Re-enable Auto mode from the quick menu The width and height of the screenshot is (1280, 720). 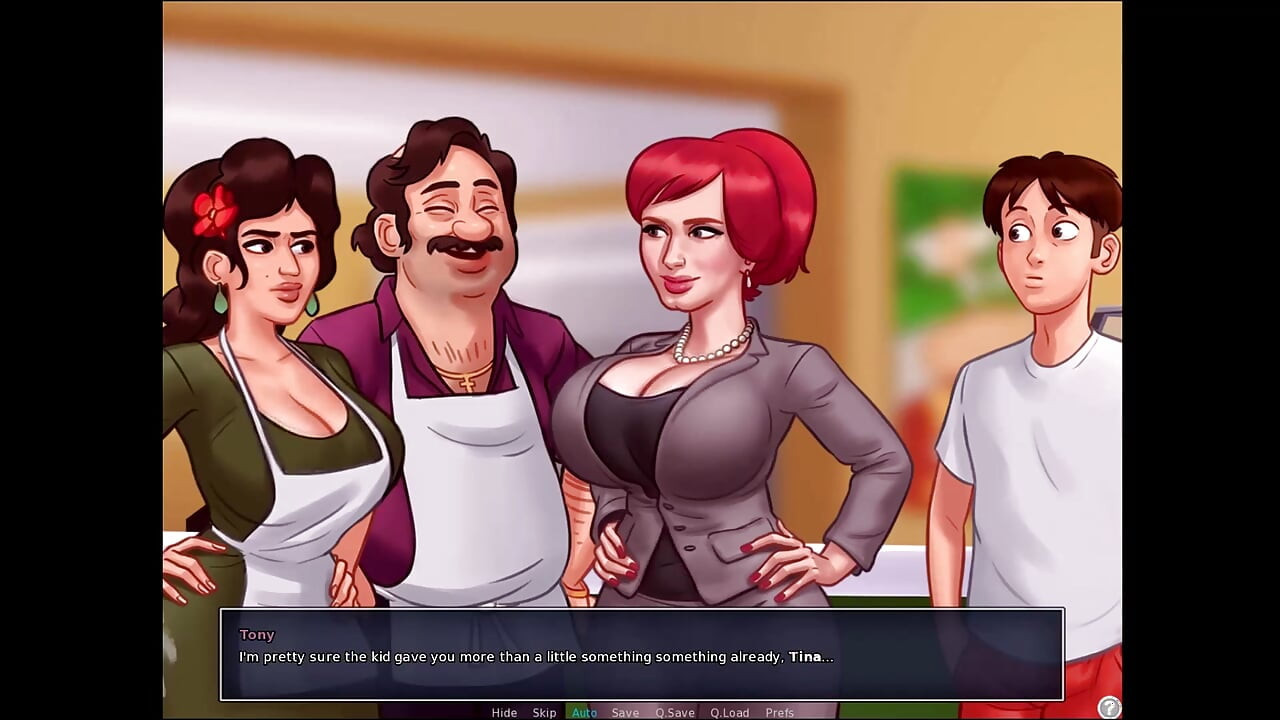point(584,713)
